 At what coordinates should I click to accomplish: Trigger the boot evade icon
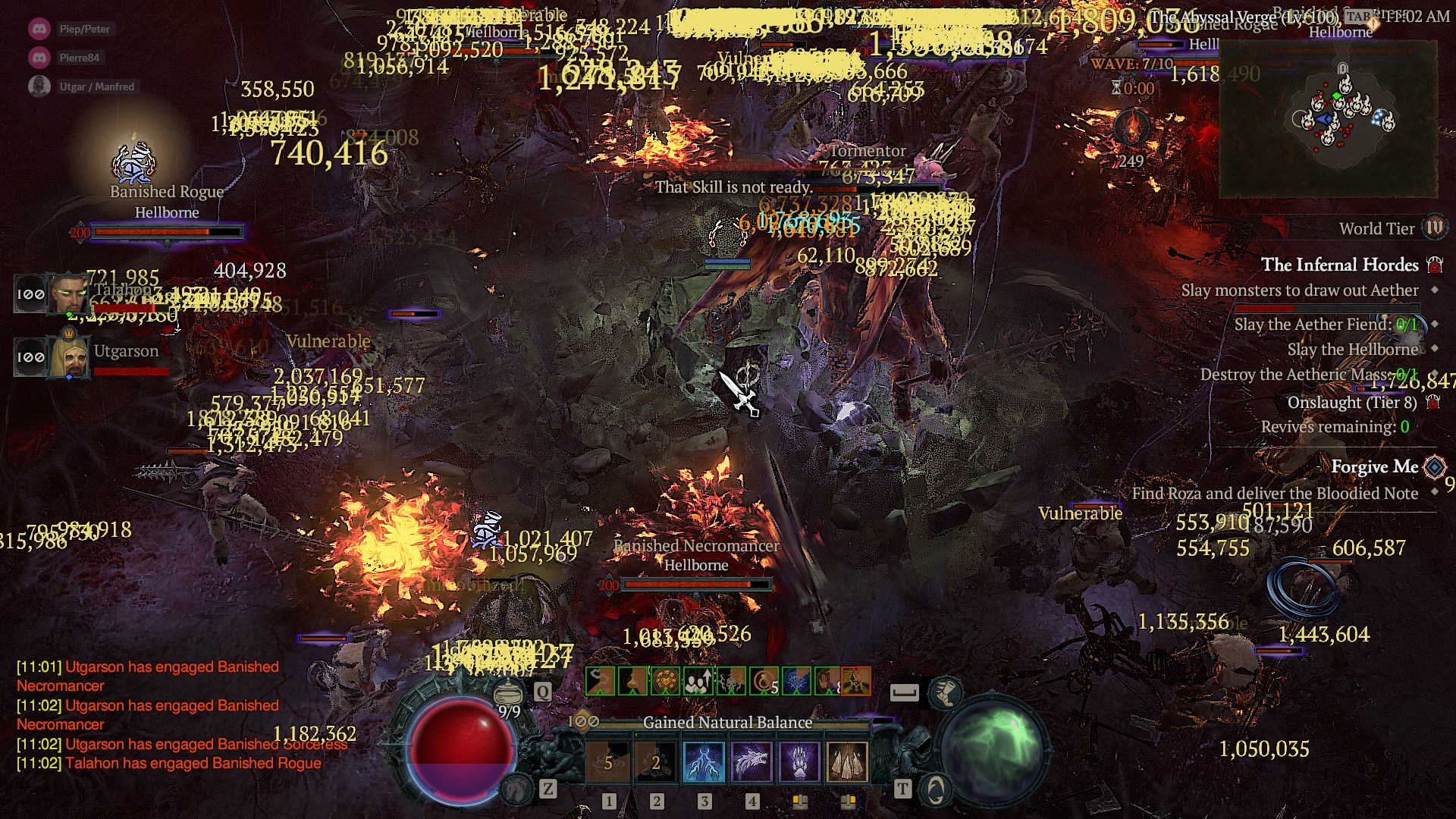point(945,691)
